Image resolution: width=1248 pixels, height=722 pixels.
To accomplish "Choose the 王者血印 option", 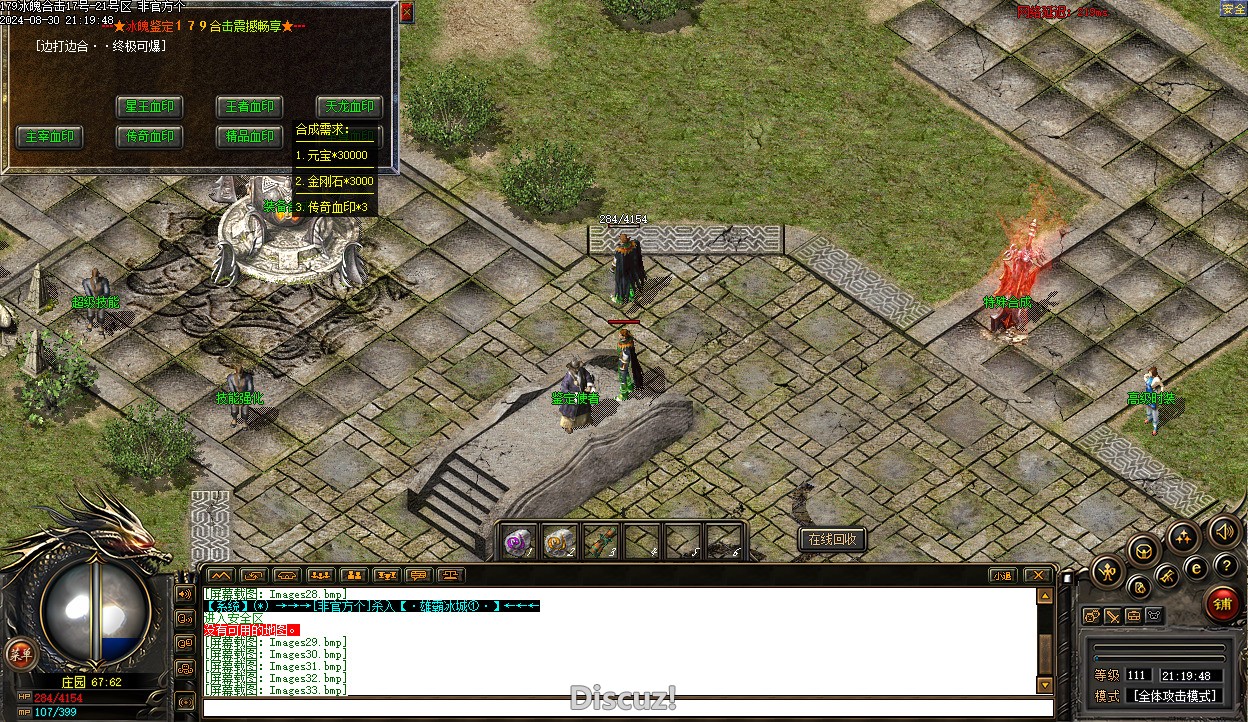I will coord(249,107).
